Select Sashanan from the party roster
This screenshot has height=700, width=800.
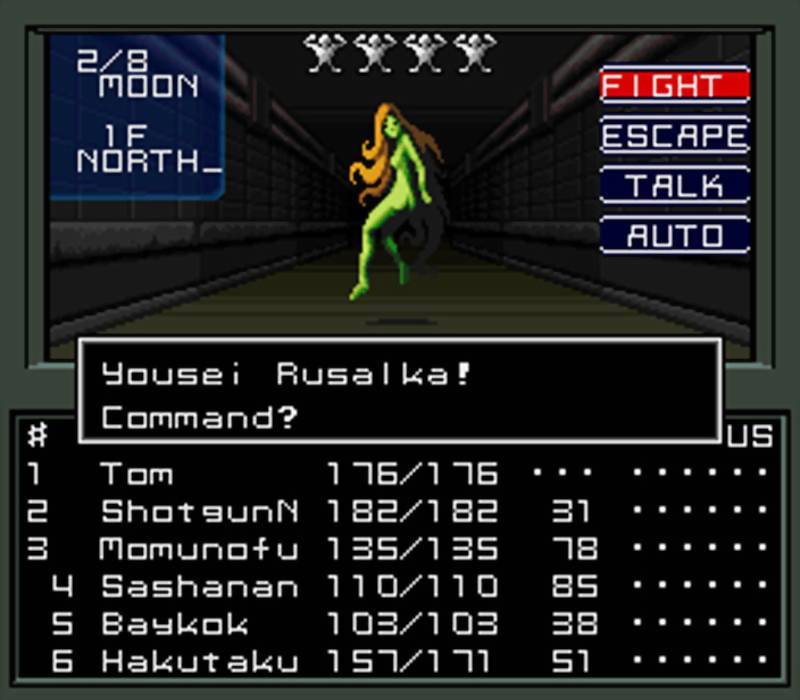point(199,586)
